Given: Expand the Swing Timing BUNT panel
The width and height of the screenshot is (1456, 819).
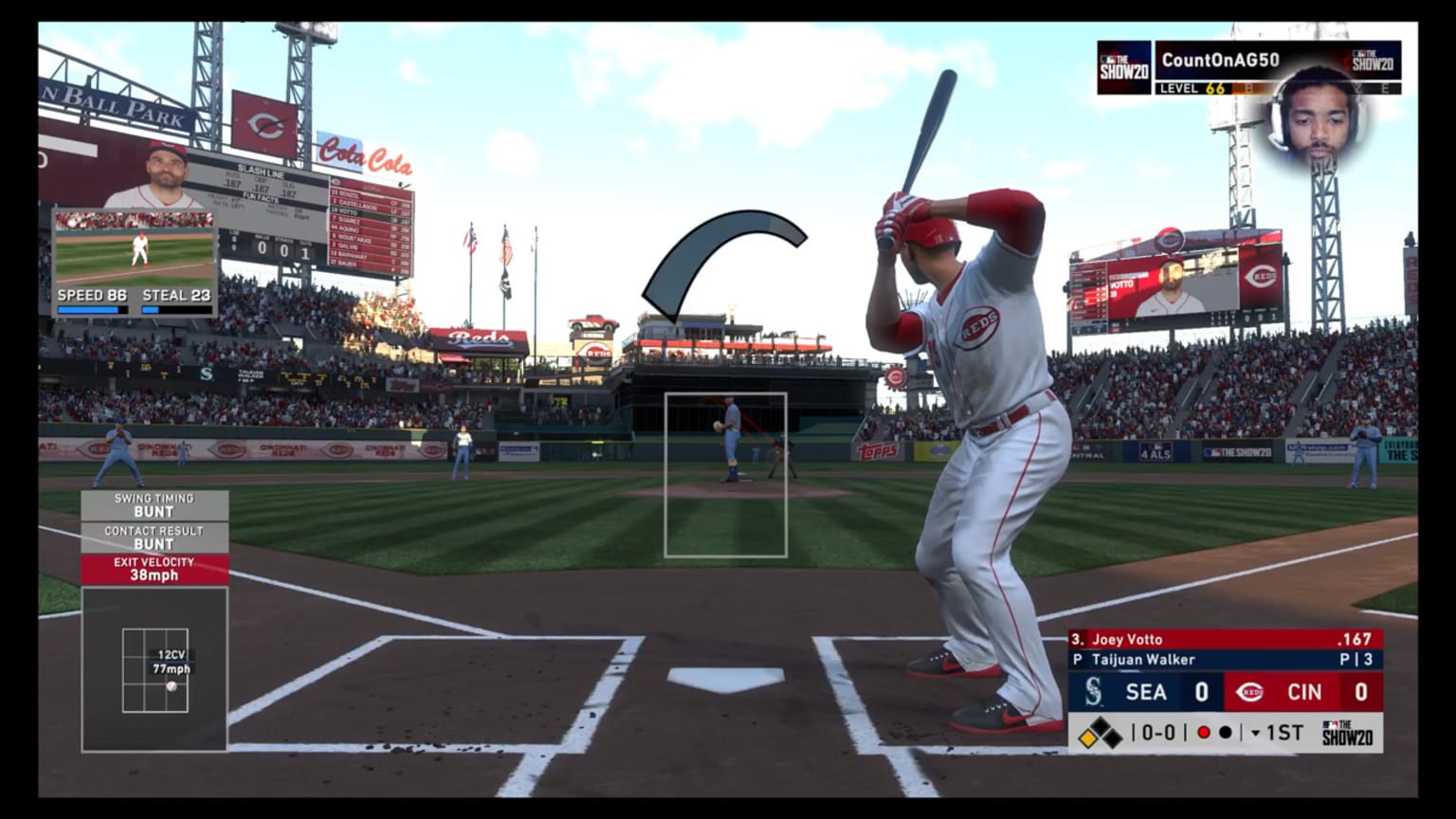Looking at the screenshot, I should (x=155, y=505).
